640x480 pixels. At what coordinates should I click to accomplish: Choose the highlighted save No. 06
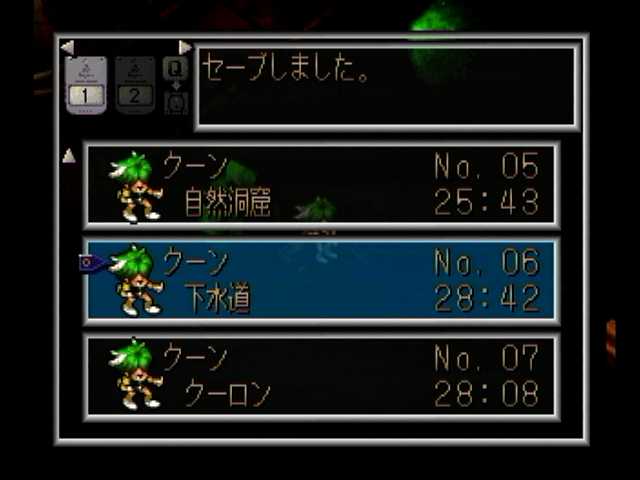[322, 280]
